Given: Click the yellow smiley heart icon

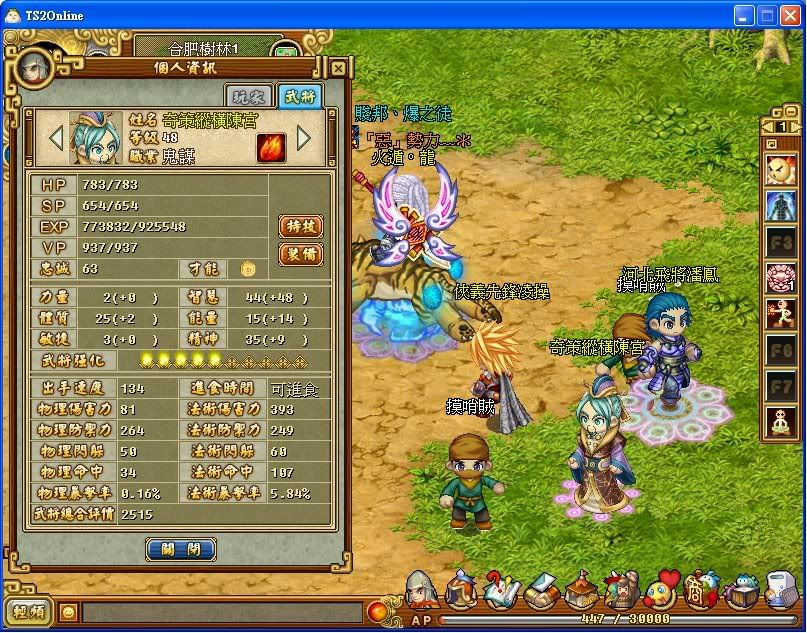Looking at the screenshot, I should click(661, 592).
